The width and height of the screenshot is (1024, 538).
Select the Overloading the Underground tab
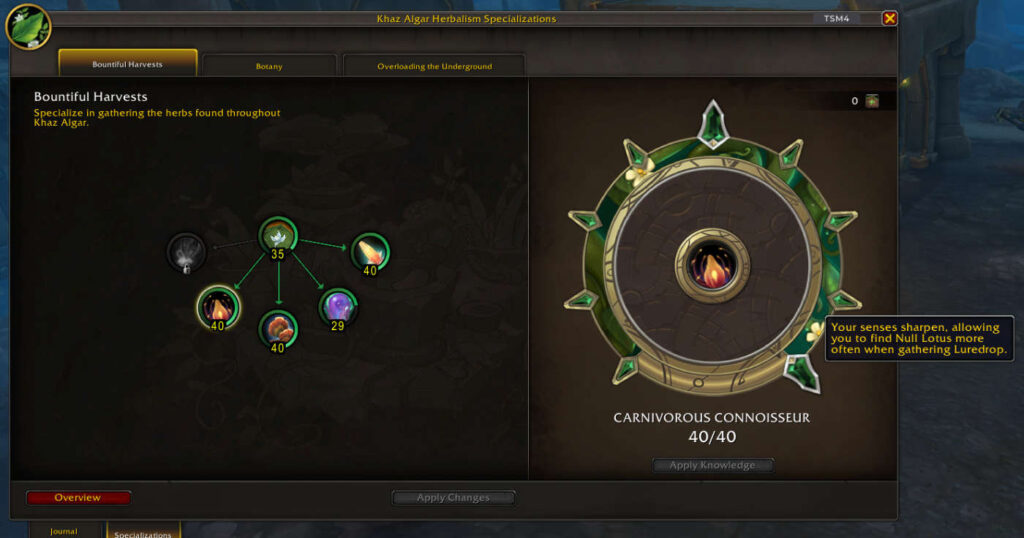(x=434, y=66)
